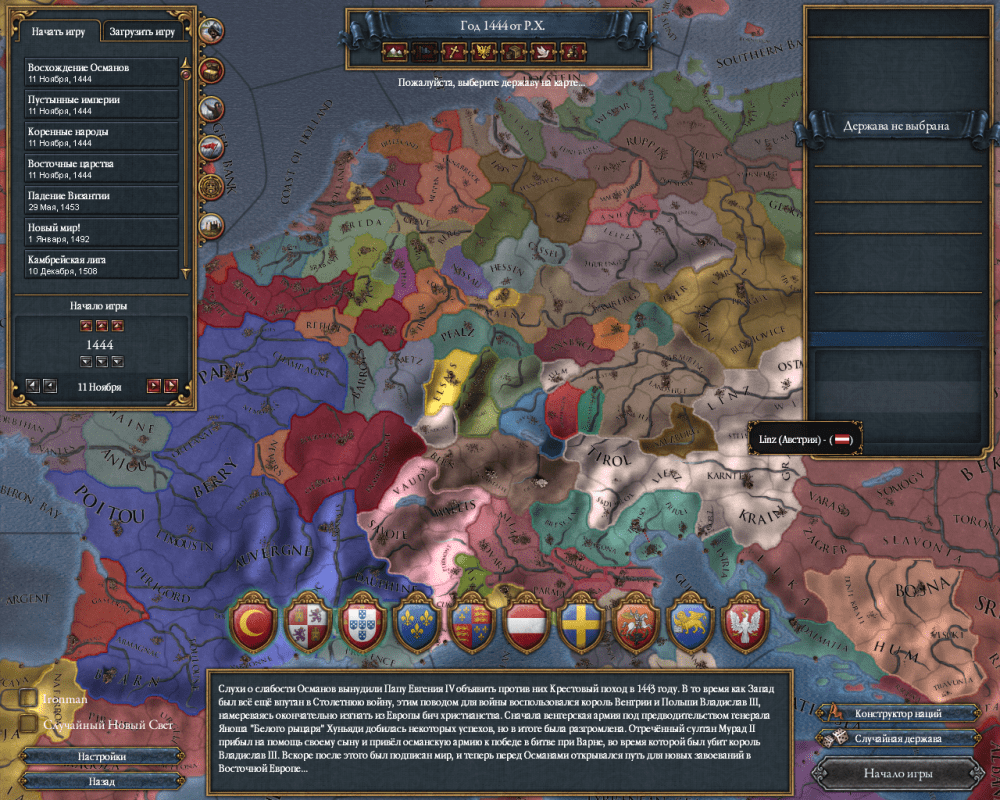Choose the Падение Византии scenario
Viewport: 1000px width, 800px height.
(x=102, y=201)
